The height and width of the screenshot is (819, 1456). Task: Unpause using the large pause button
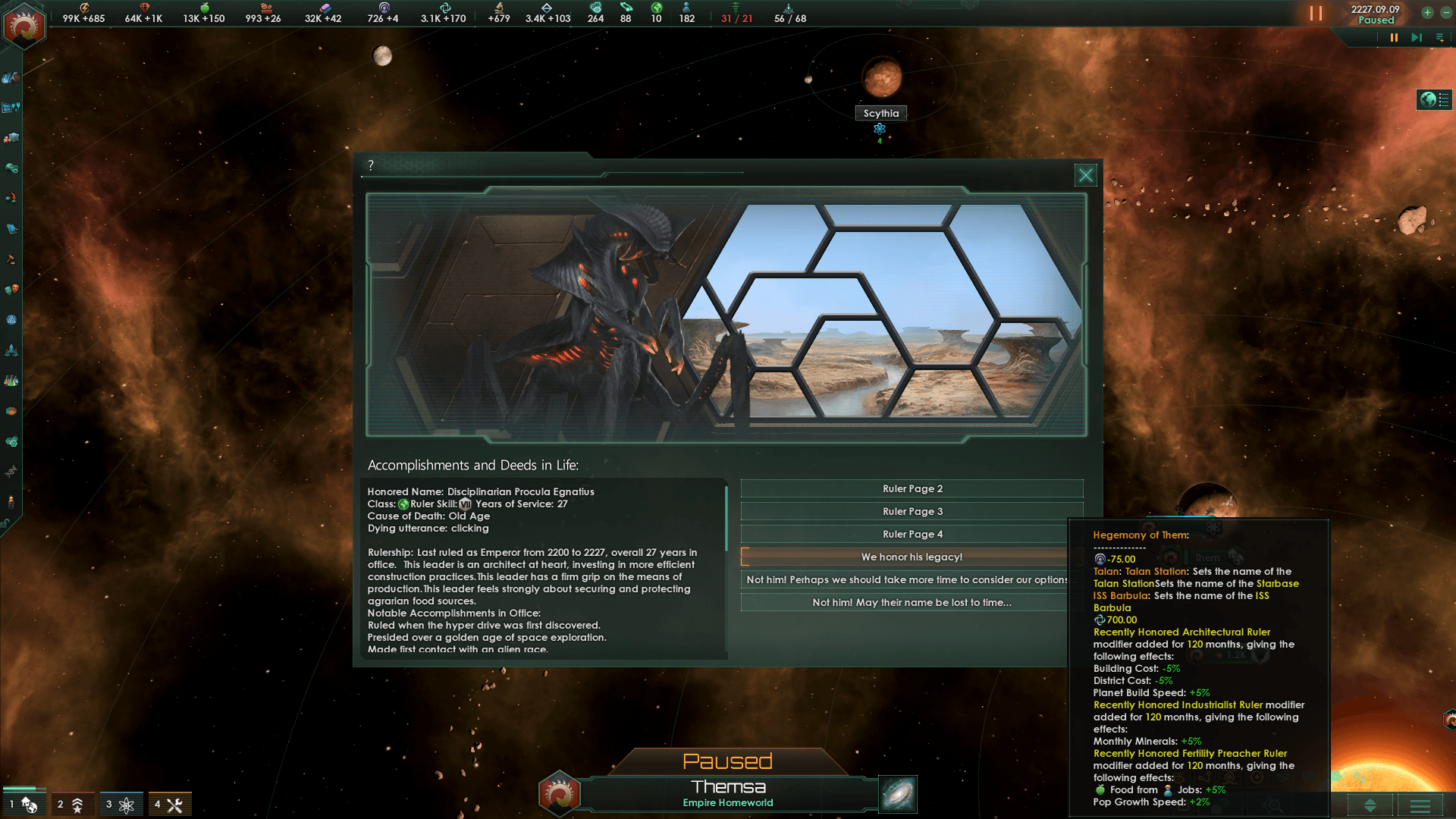[x=1316, y=14]
